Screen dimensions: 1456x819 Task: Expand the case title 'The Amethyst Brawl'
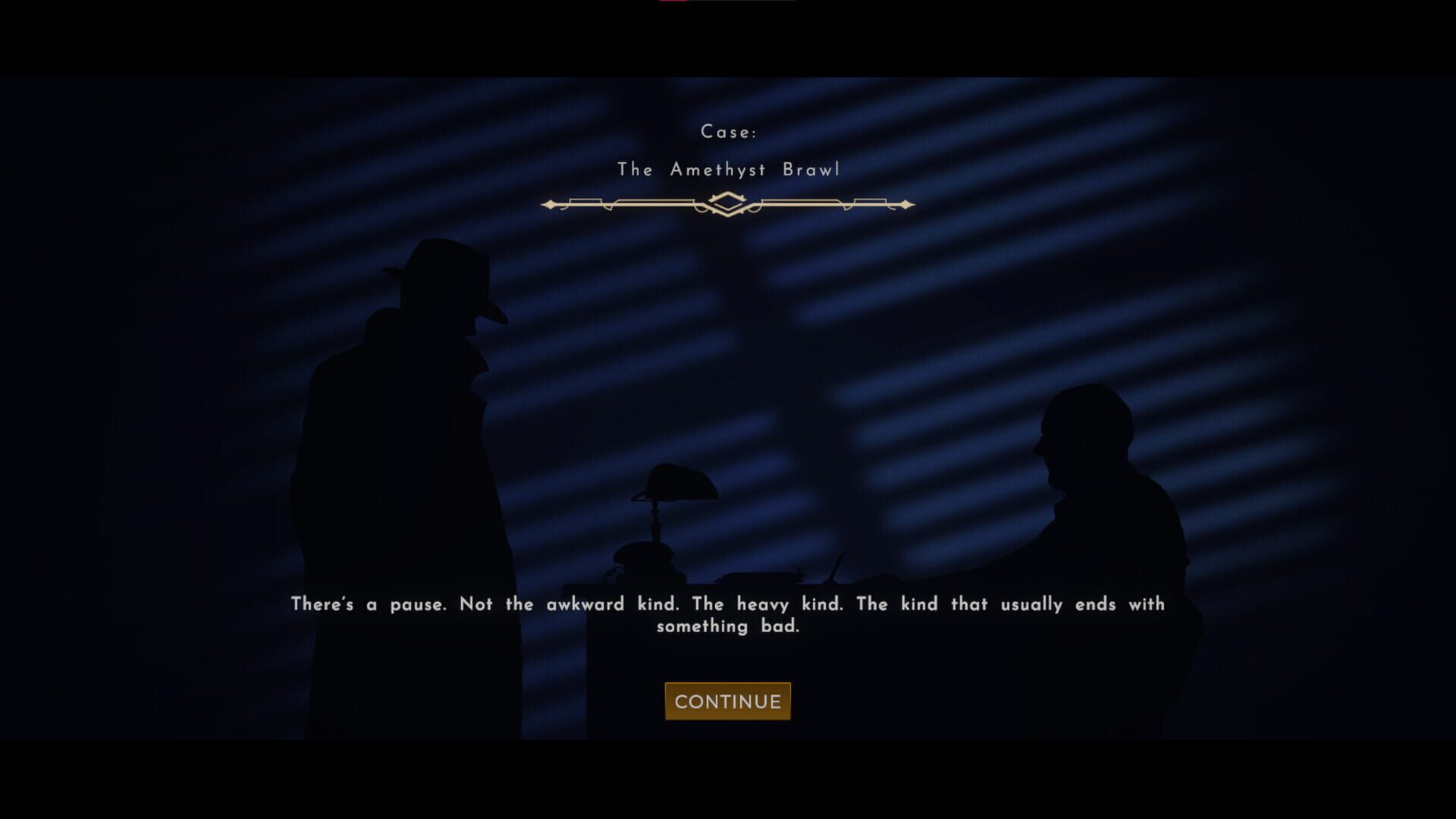(x=729, y=170)
